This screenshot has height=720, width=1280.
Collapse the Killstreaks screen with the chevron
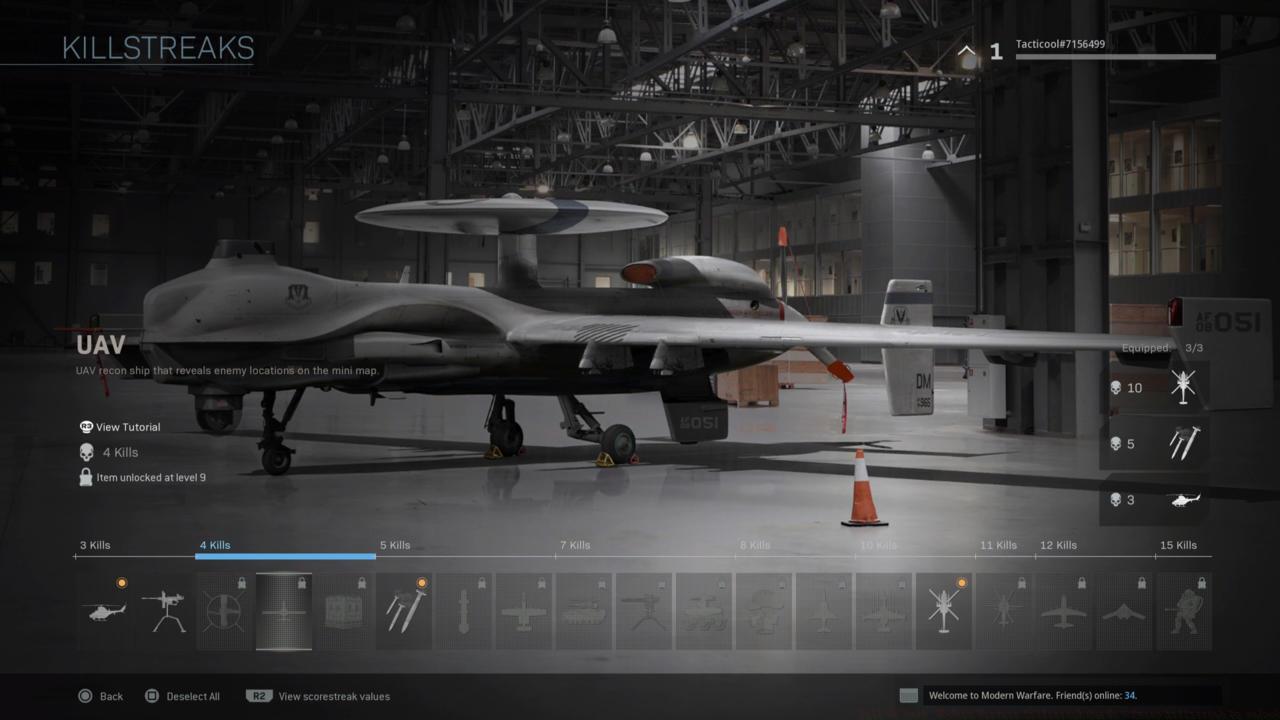click(965, 50)
